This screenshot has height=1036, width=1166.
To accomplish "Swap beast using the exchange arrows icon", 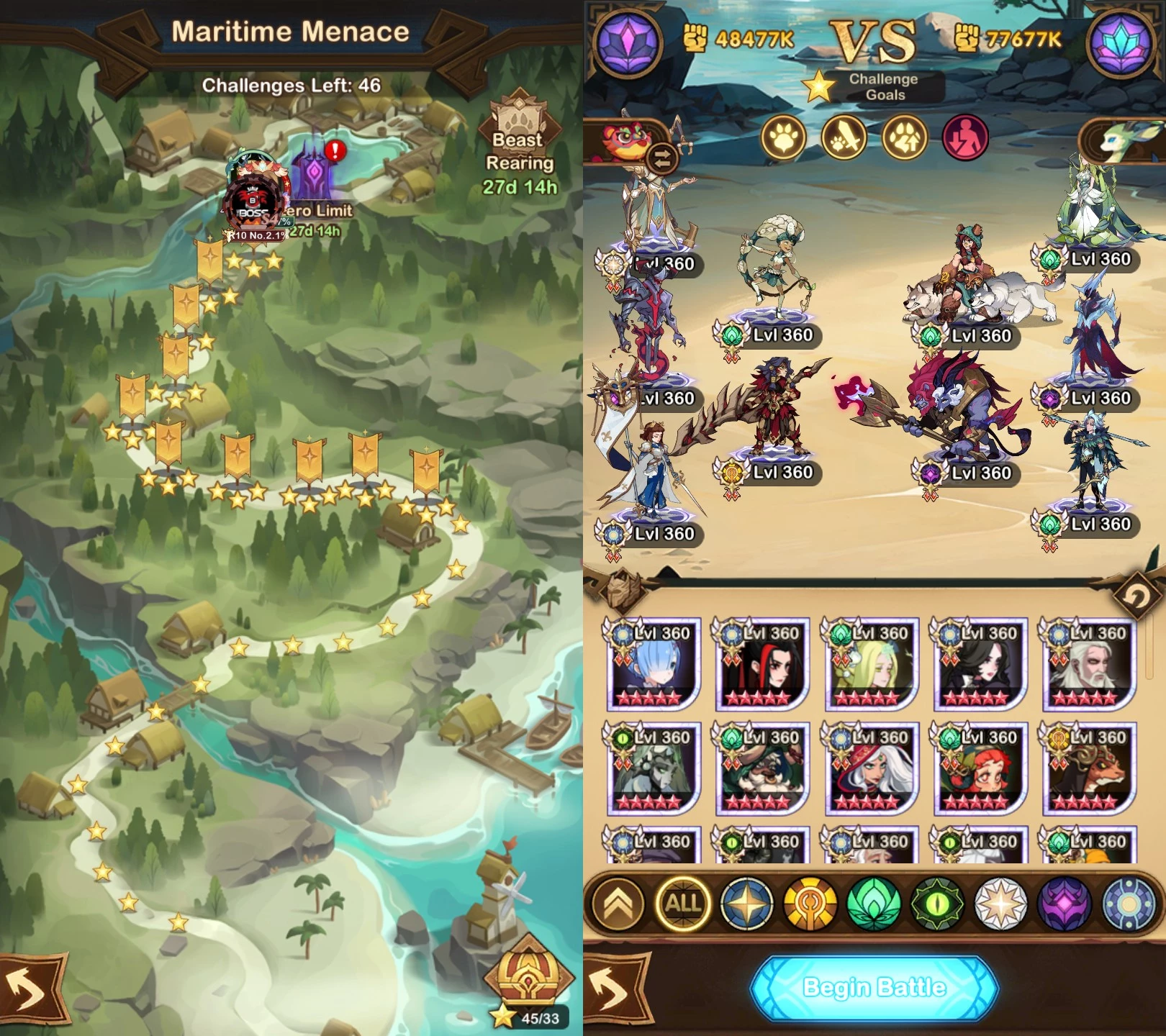I will pos(662,158).
